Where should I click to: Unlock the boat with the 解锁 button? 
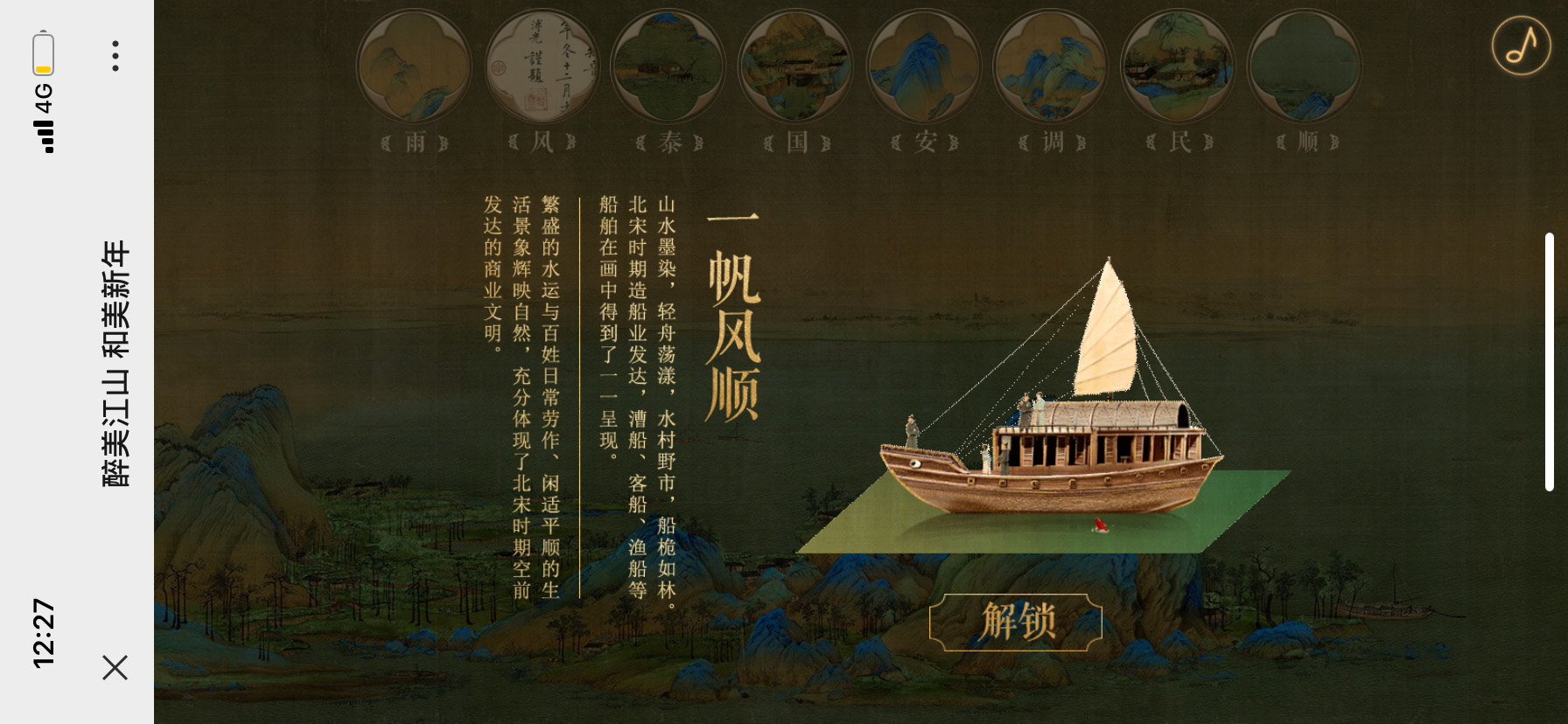[x=1015, y=623]
